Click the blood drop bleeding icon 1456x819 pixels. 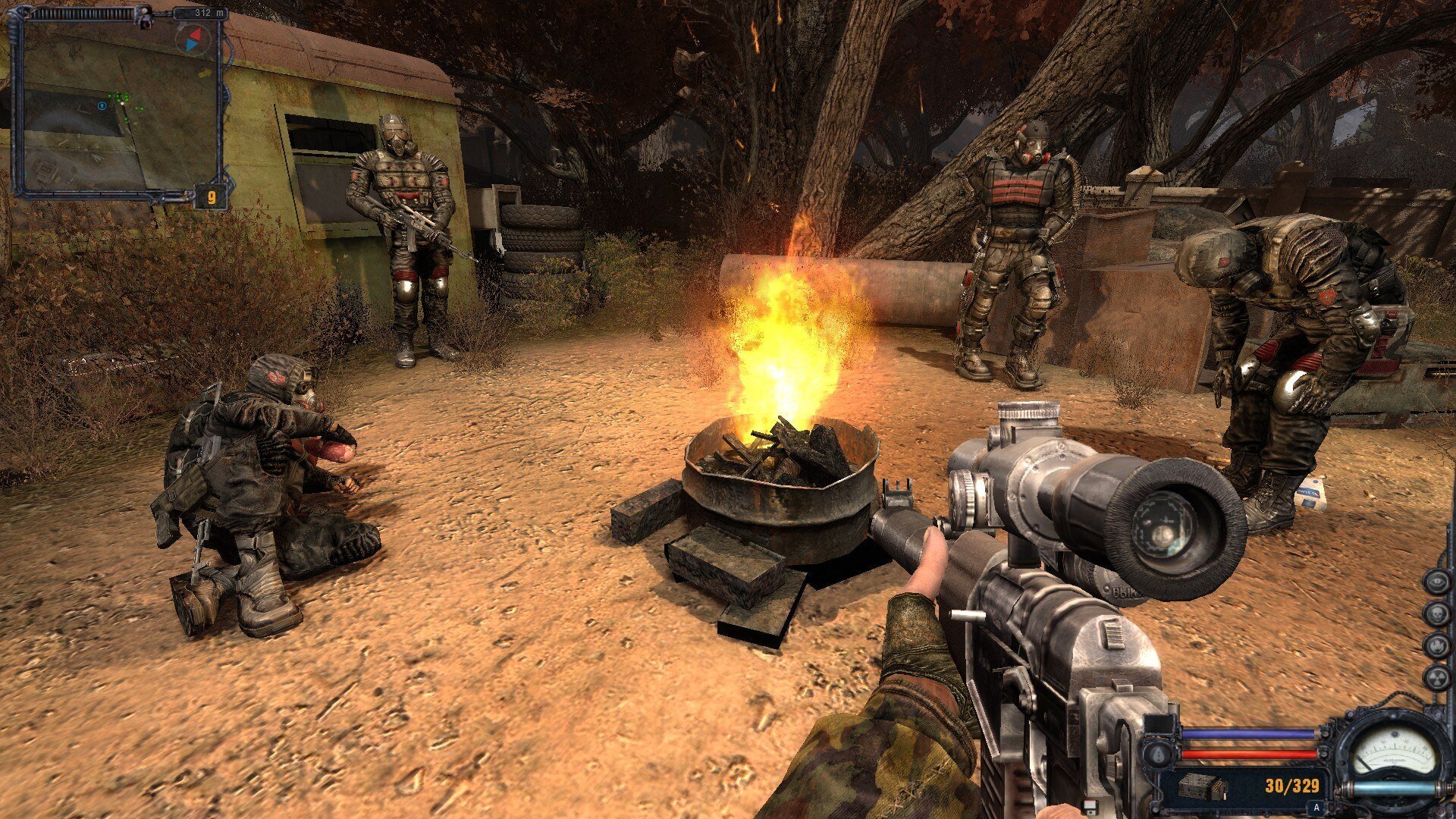(x=1158, y=755)
